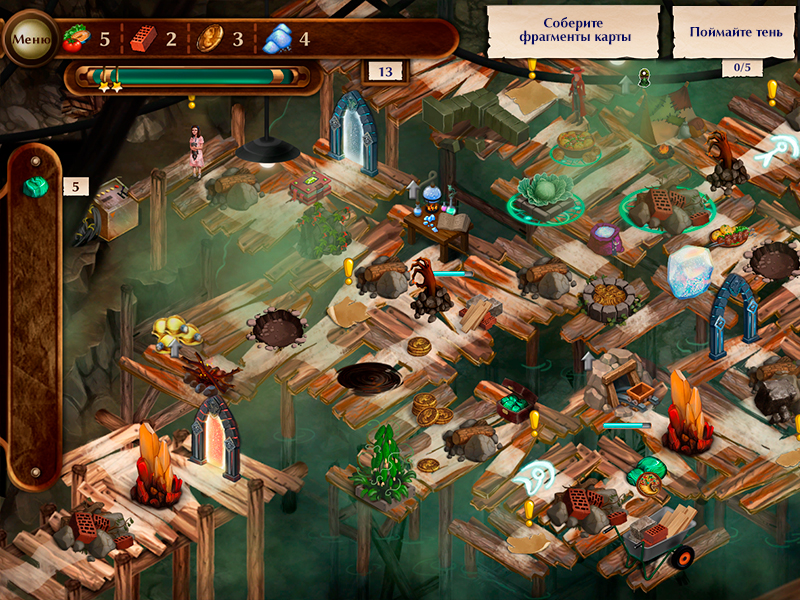This screenshot has width=800, height=600.
Task: Select the "Поймайте тень" objective card
Action: (x=735, y=31)
